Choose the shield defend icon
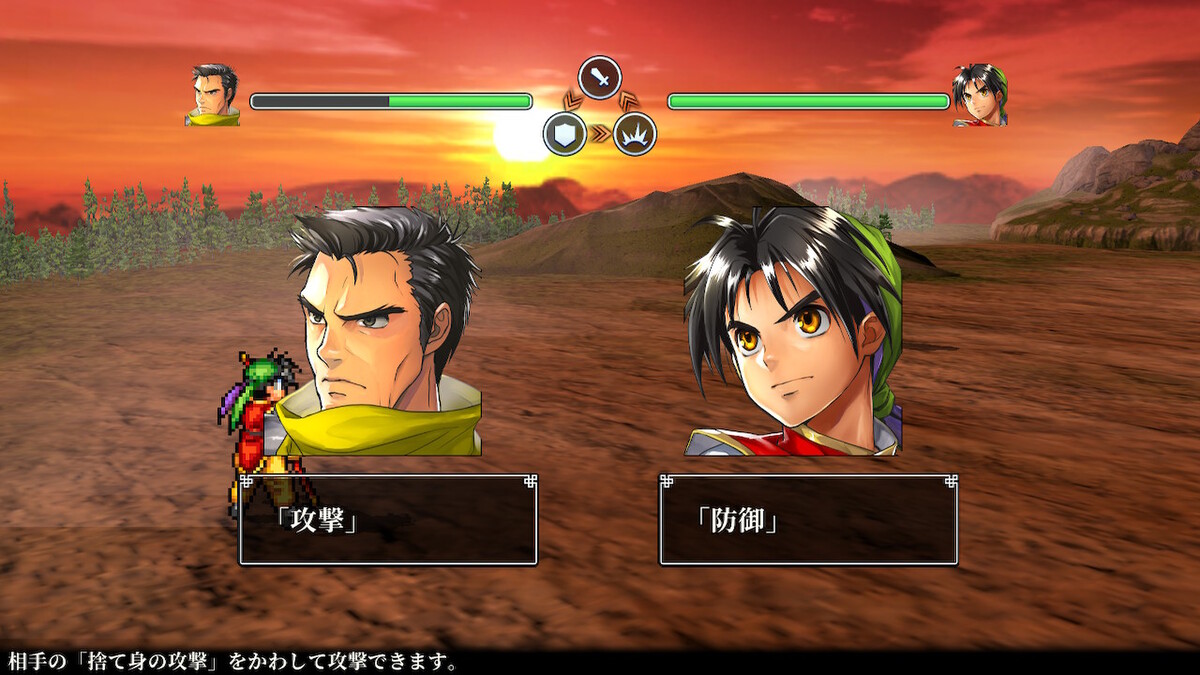This screenshot has height=675, width=1200. click(x=565, y=134)
